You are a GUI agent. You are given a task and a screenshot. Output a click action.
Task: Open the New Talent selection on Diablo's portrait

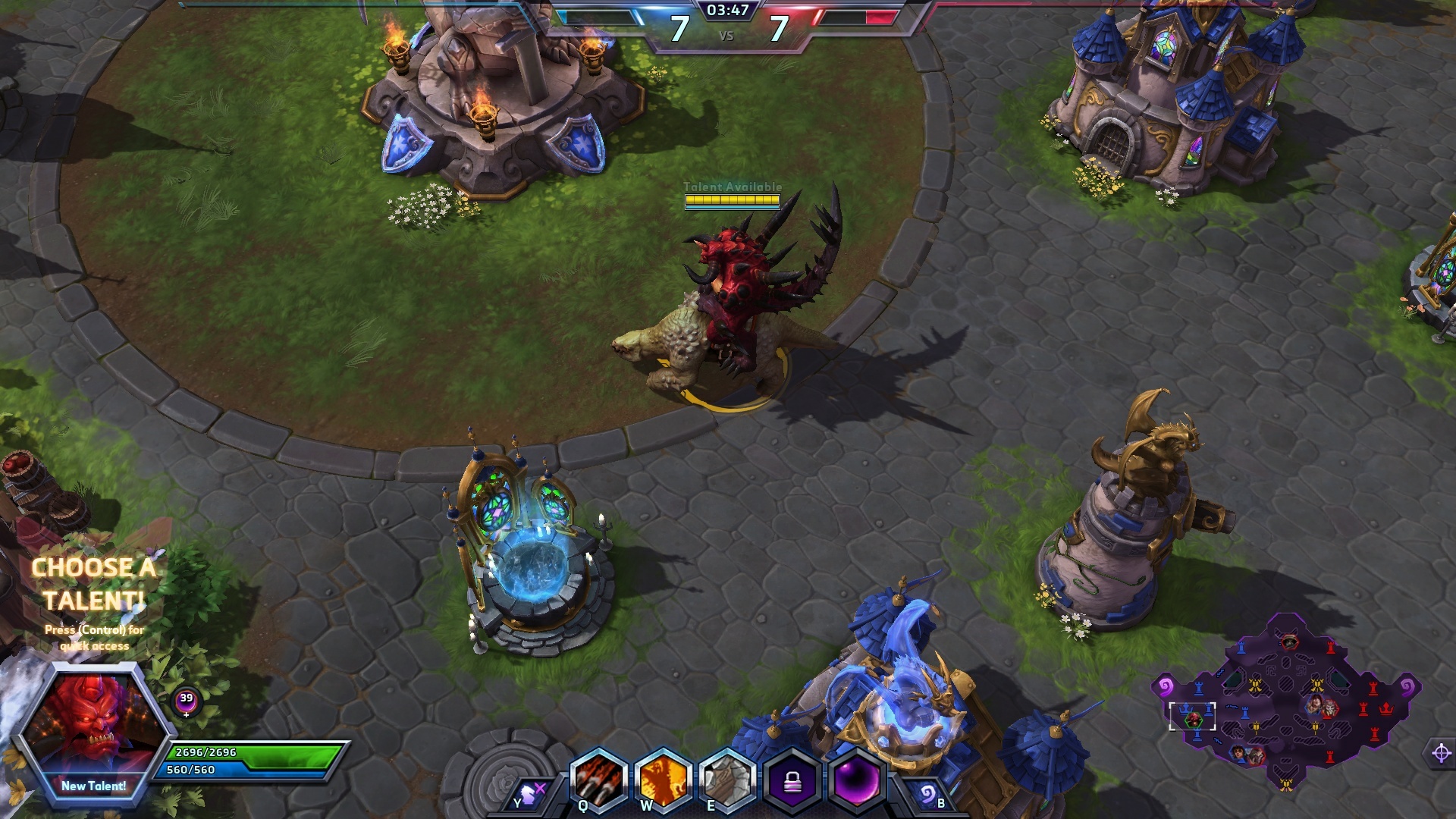click(x=94, y=786)
